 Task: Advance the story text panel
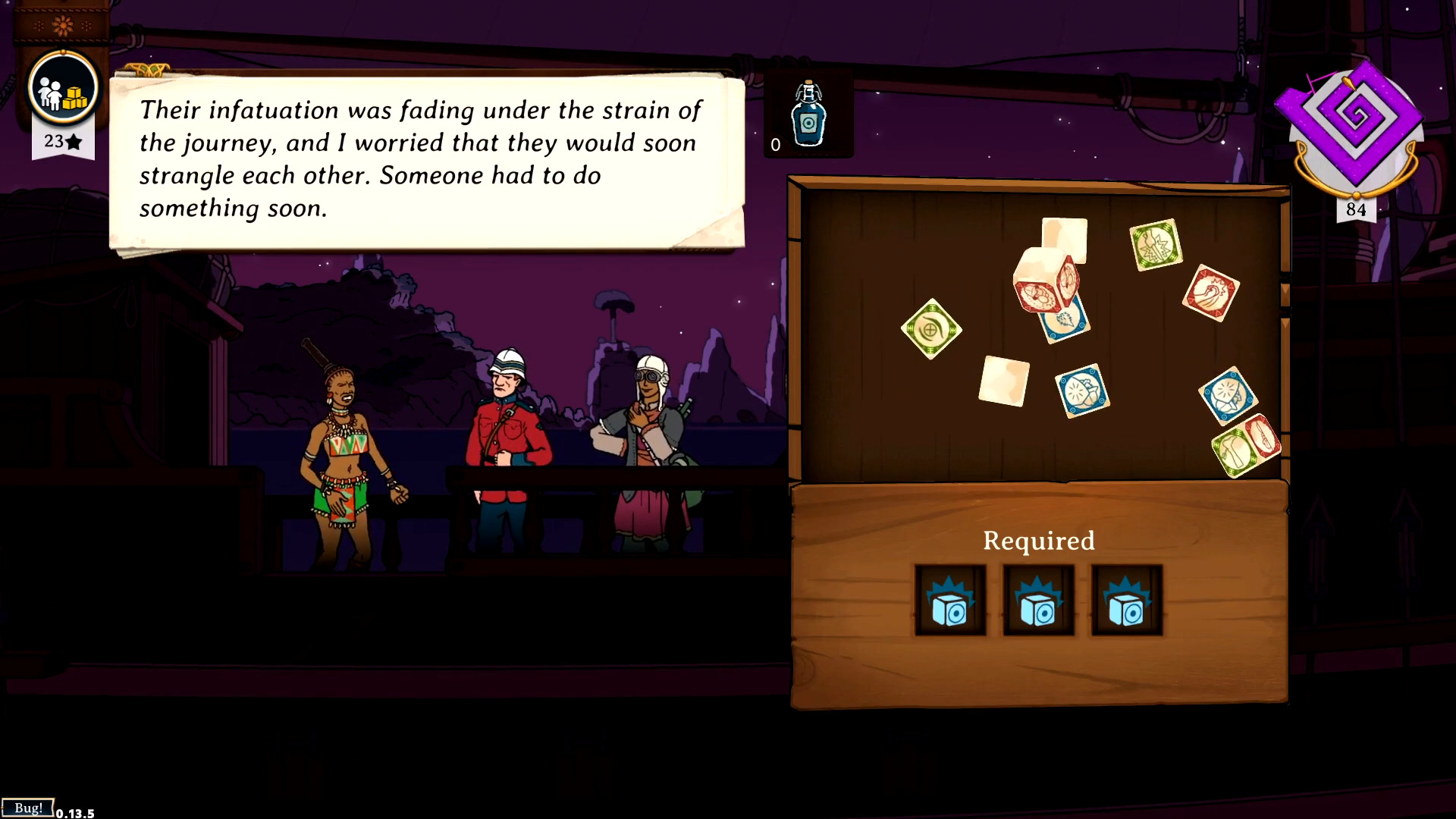[x=426, y=160]
